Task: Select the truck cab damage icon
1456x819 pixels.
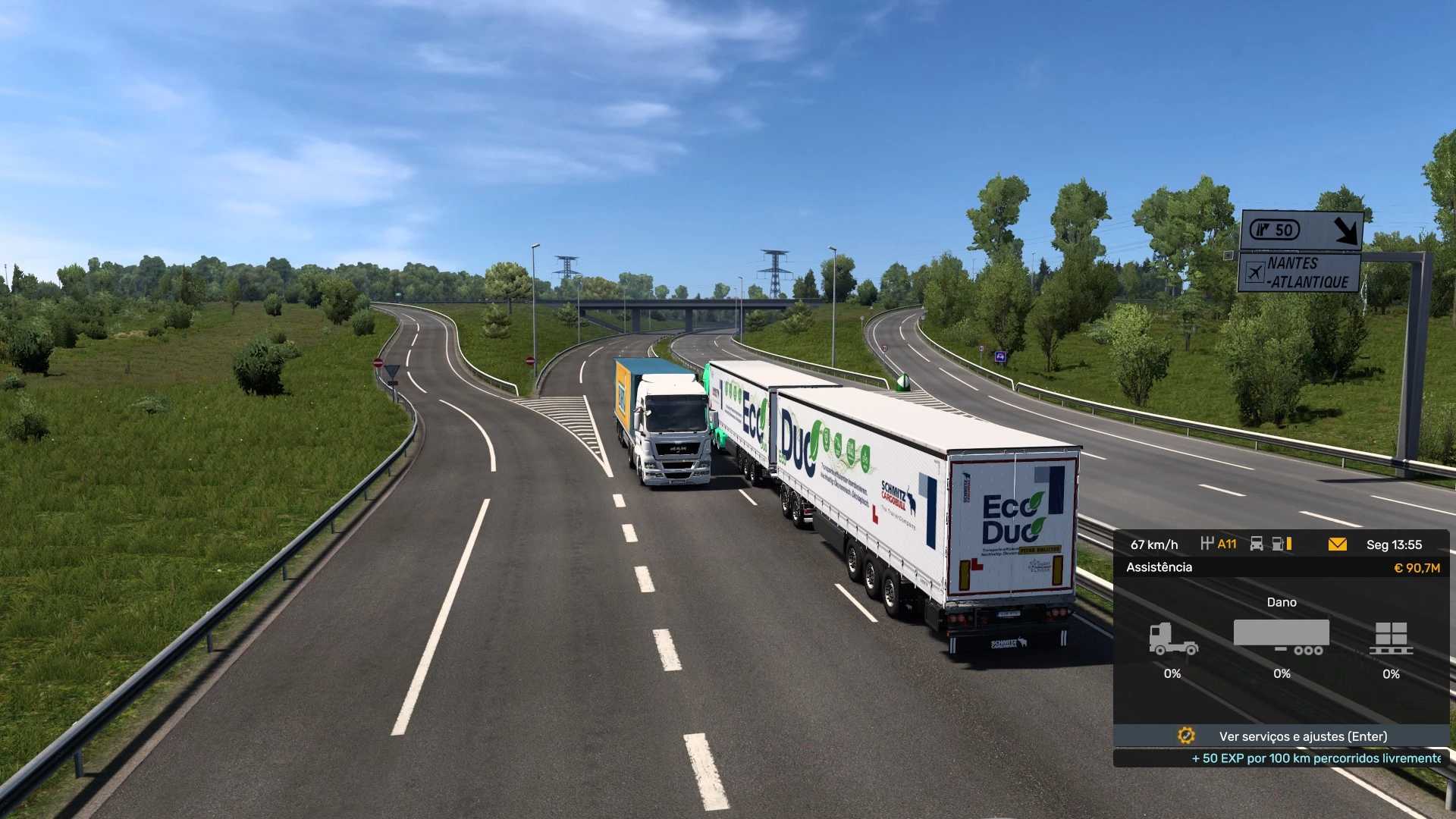Action: 1172,639
